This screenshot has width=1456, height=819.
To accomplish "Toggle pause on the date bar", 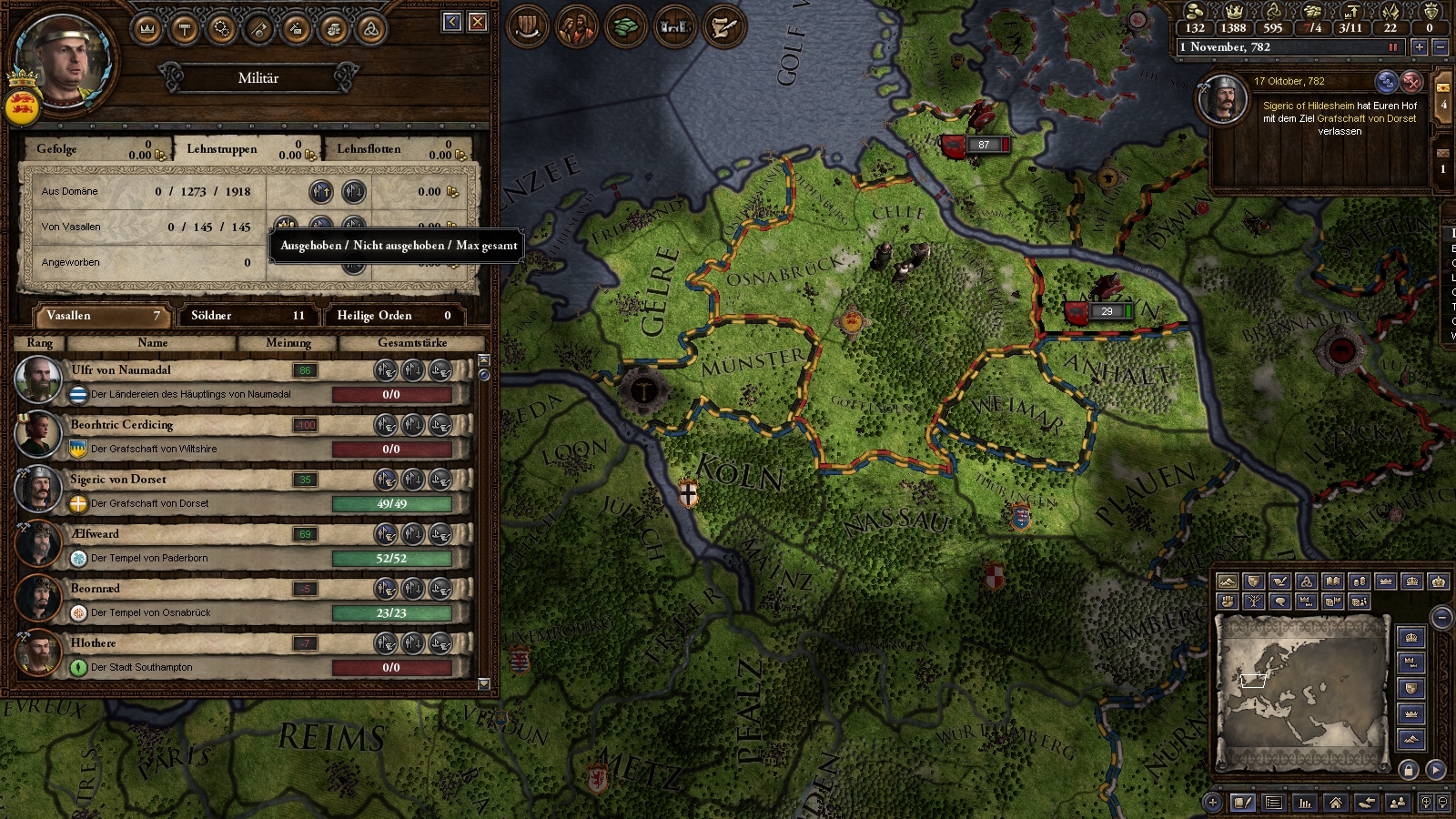I will (x=1392, y=47).
